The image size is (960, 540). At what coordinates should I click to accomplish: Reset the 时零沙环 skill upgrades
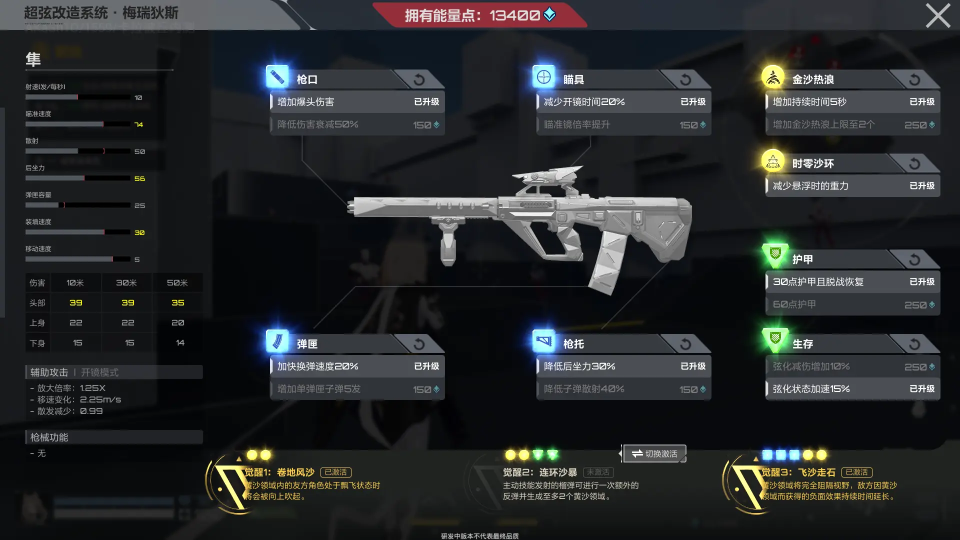click(x=914, y=164)
